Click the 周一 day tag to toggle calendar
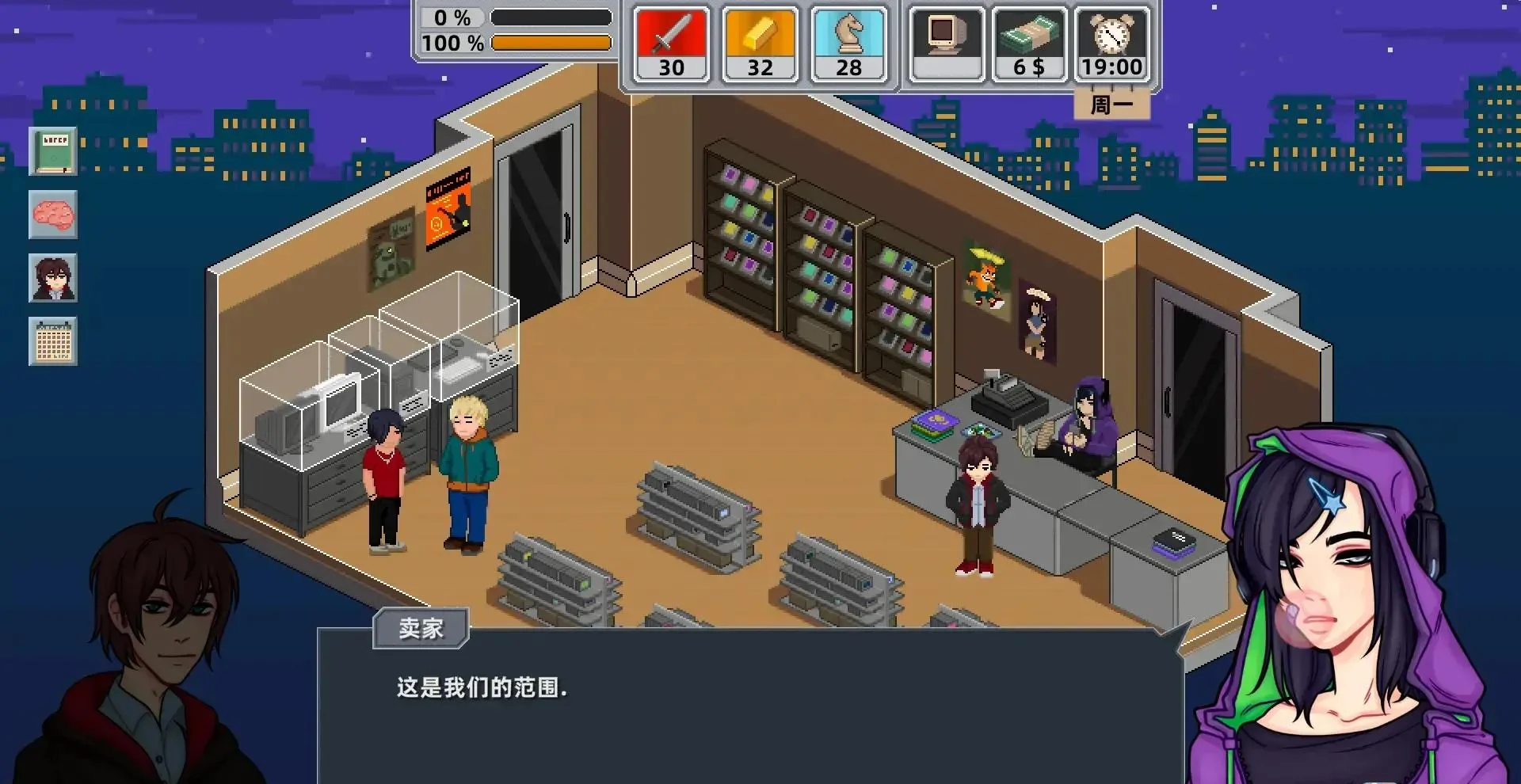The width and height of the screenshot is (1521, 784). (1111, 103)
